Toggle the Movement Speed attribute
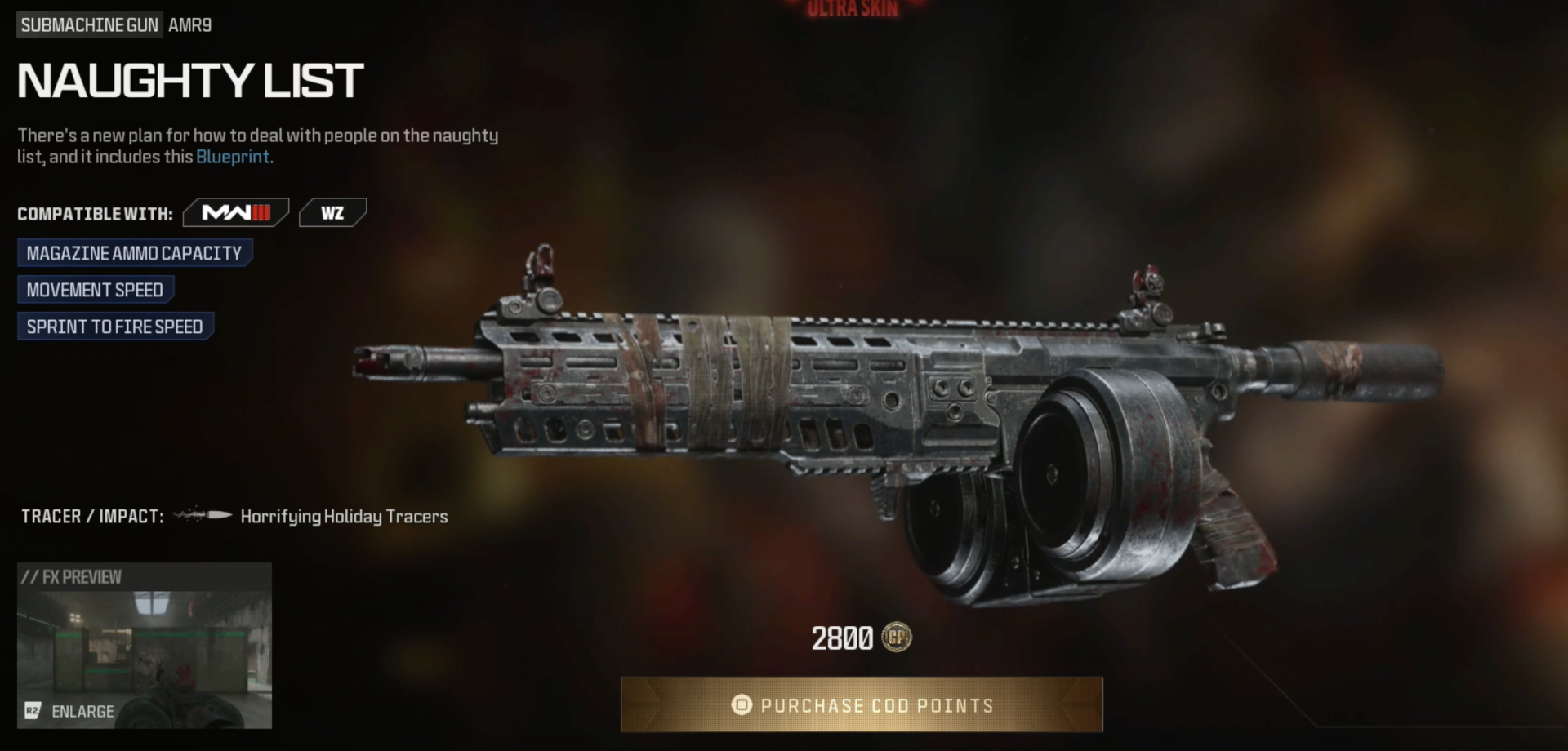 pyautogui.click(x=94, y=289)
